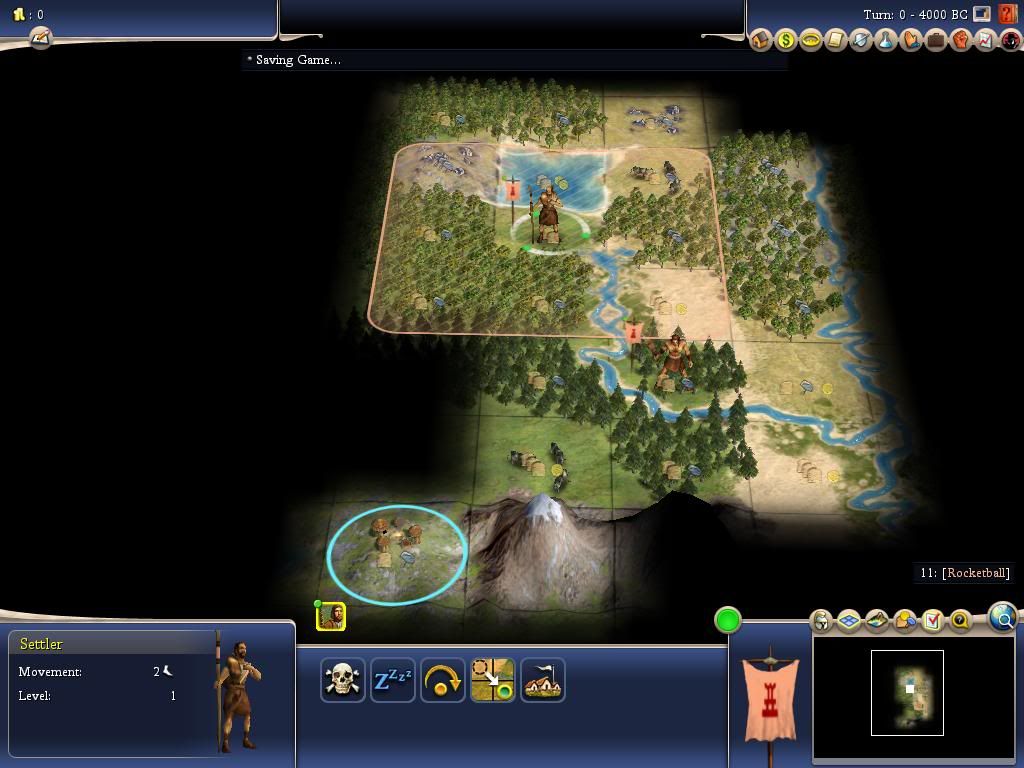
Task: Open the Victory info chart icon
Action: (x=986, y=40)
